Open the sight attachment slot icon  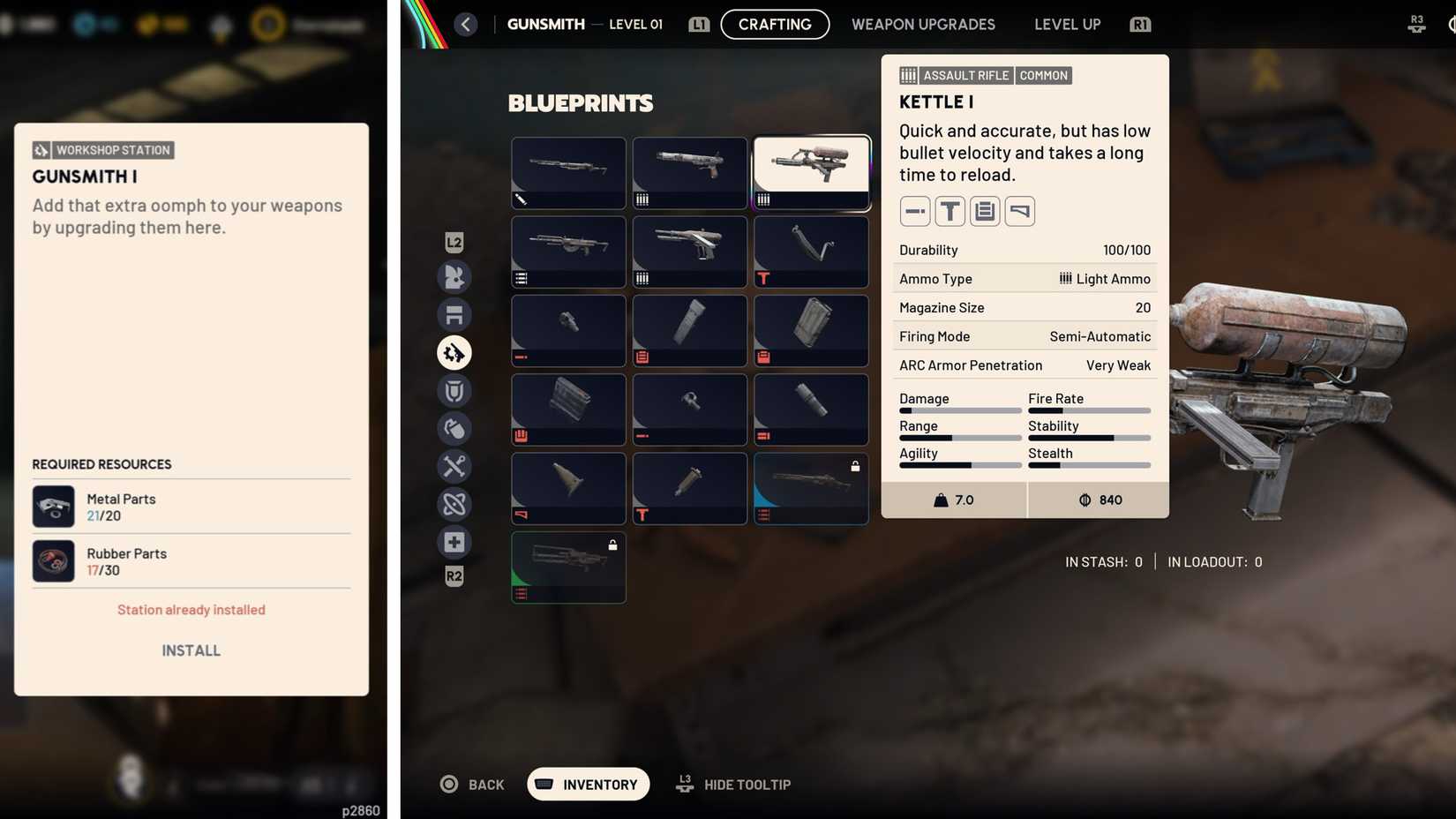(949, 211)
